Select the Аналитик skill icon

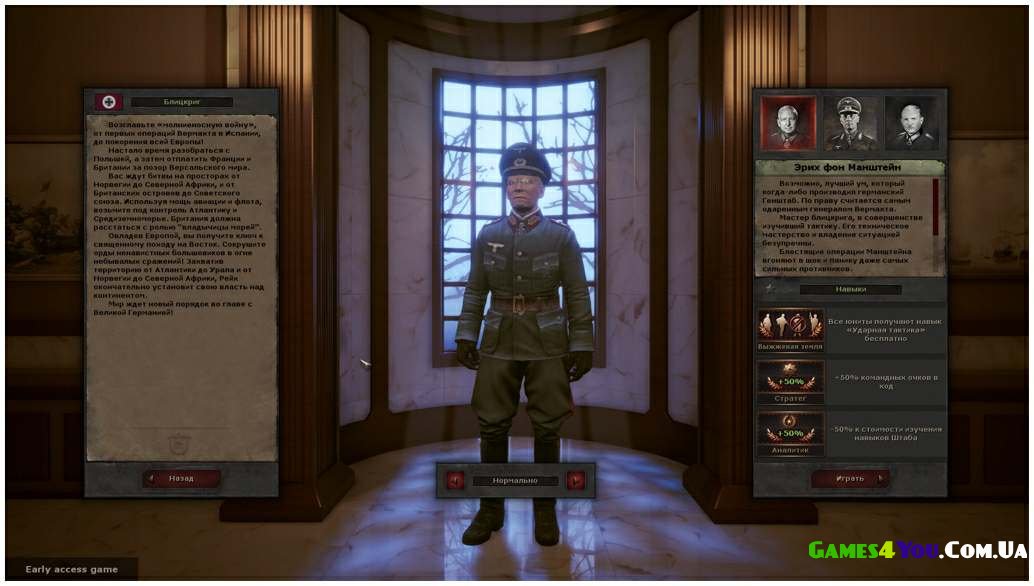[x=790, y=432]
